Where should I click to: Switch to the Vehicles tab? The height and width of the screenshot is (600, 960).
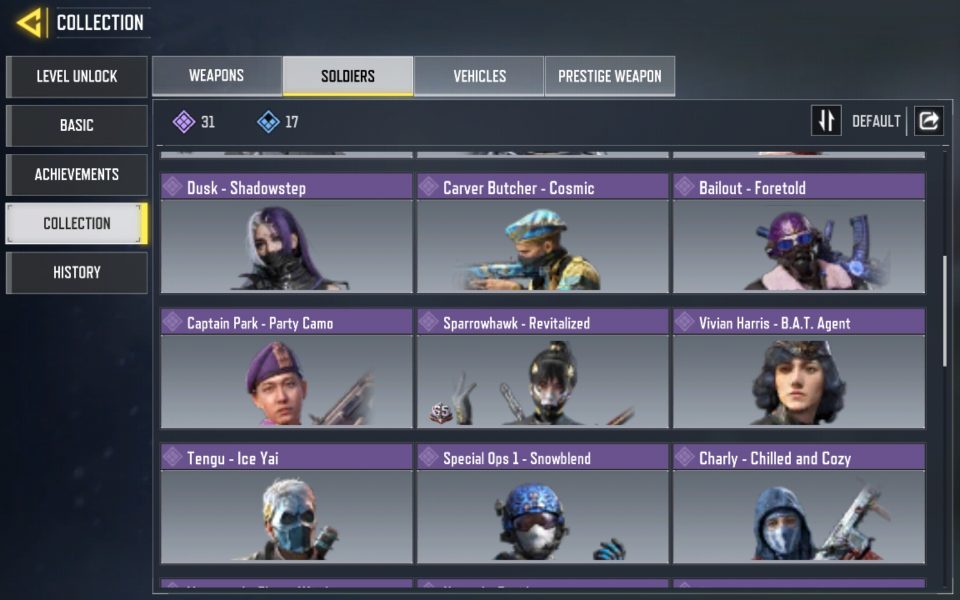pyautogui.click(x=479, y=76)
